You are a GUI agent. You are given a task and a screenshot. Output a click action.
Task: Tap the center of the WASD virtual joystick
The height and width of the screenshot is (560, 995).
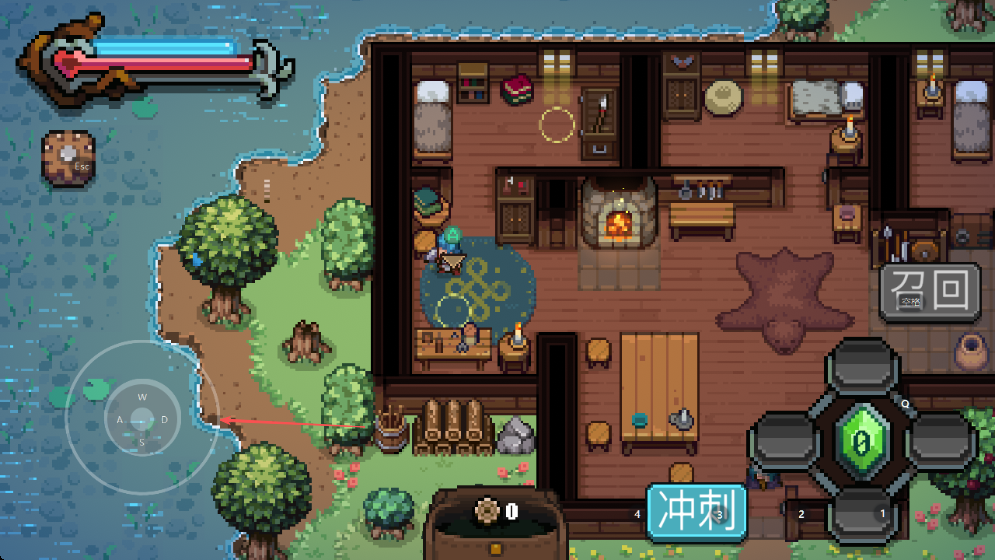tap(142, 418)
